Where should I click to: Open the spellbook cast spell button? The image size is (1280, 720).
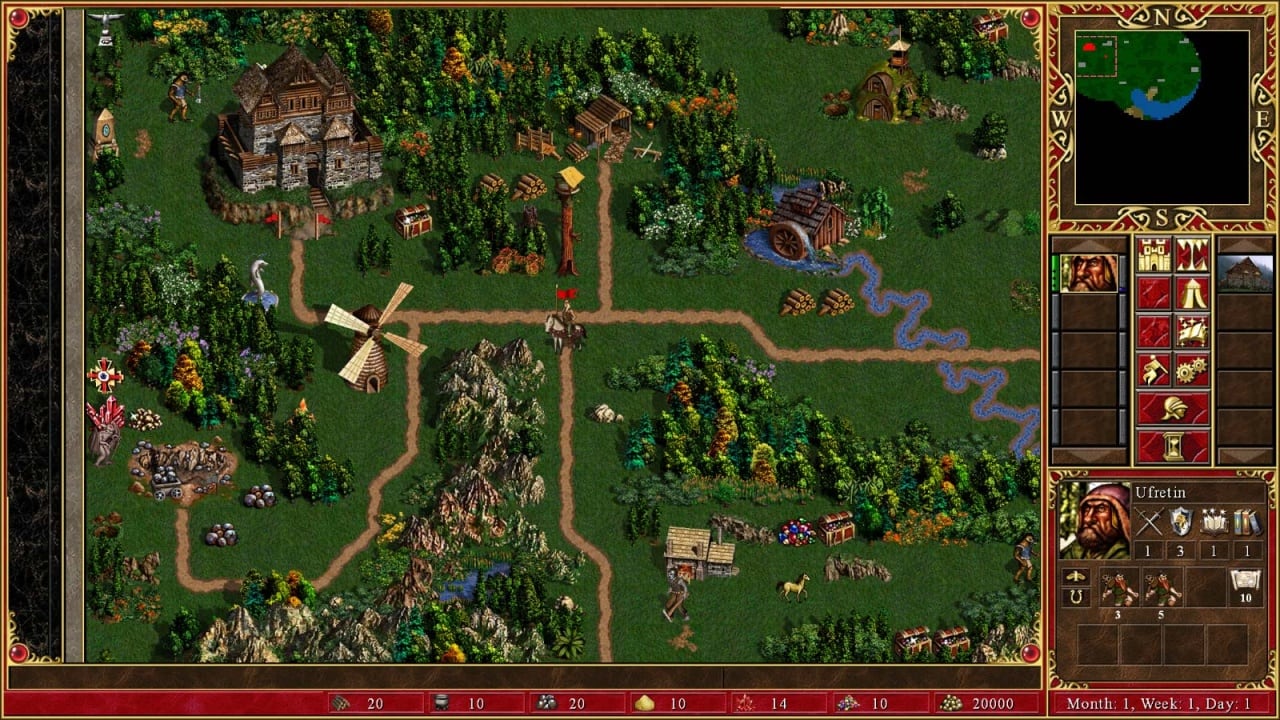coord(1192,331)
